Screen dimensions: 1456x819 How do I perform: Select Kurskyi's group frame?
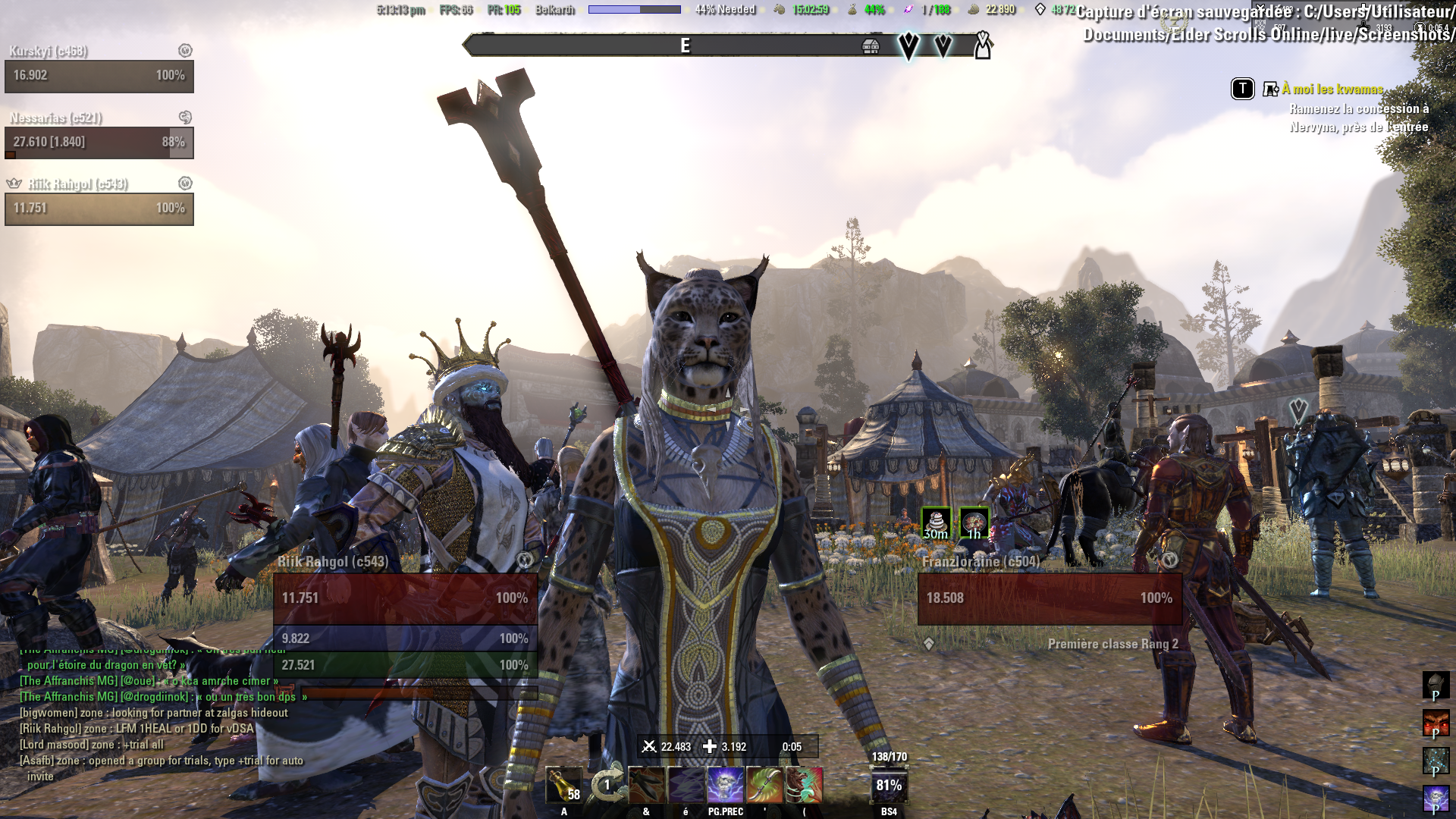tap(99, 76)
